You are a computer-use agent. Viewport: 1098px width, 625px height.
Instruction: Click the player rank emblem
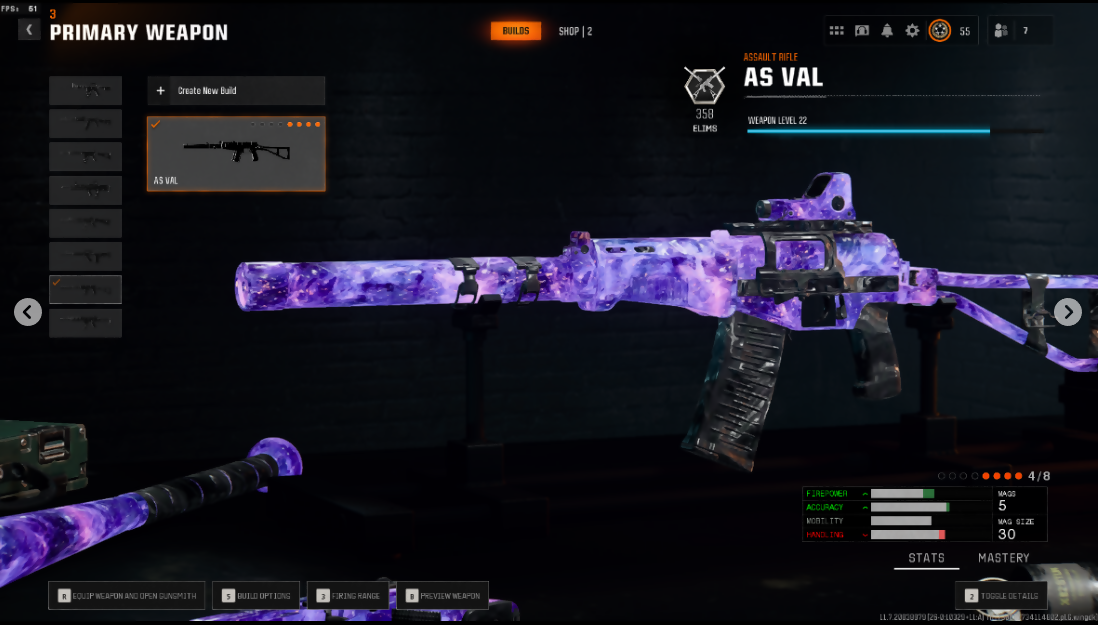[940, 31]
